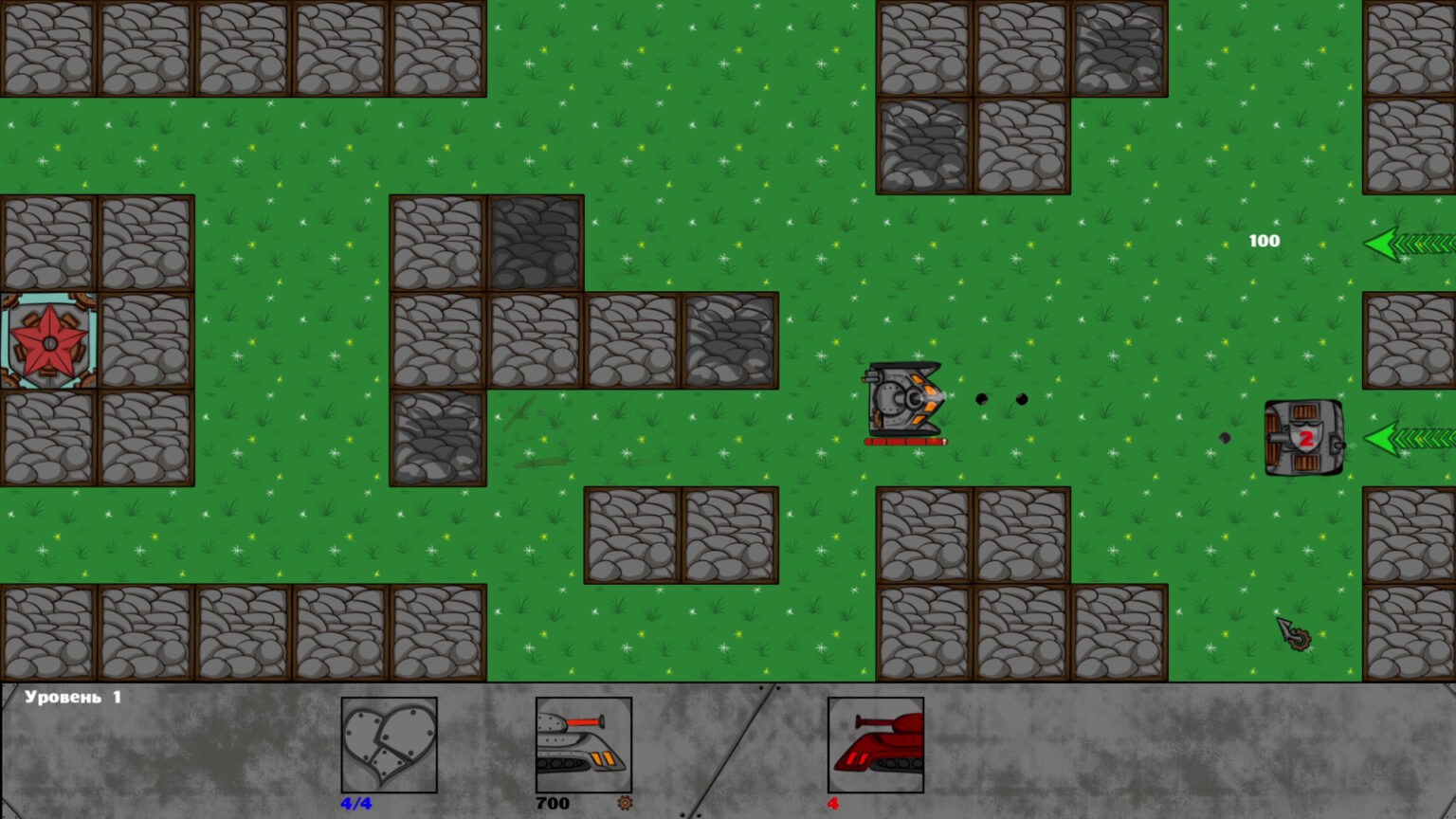Select the gray player tank icon

[x=583, y=745]
